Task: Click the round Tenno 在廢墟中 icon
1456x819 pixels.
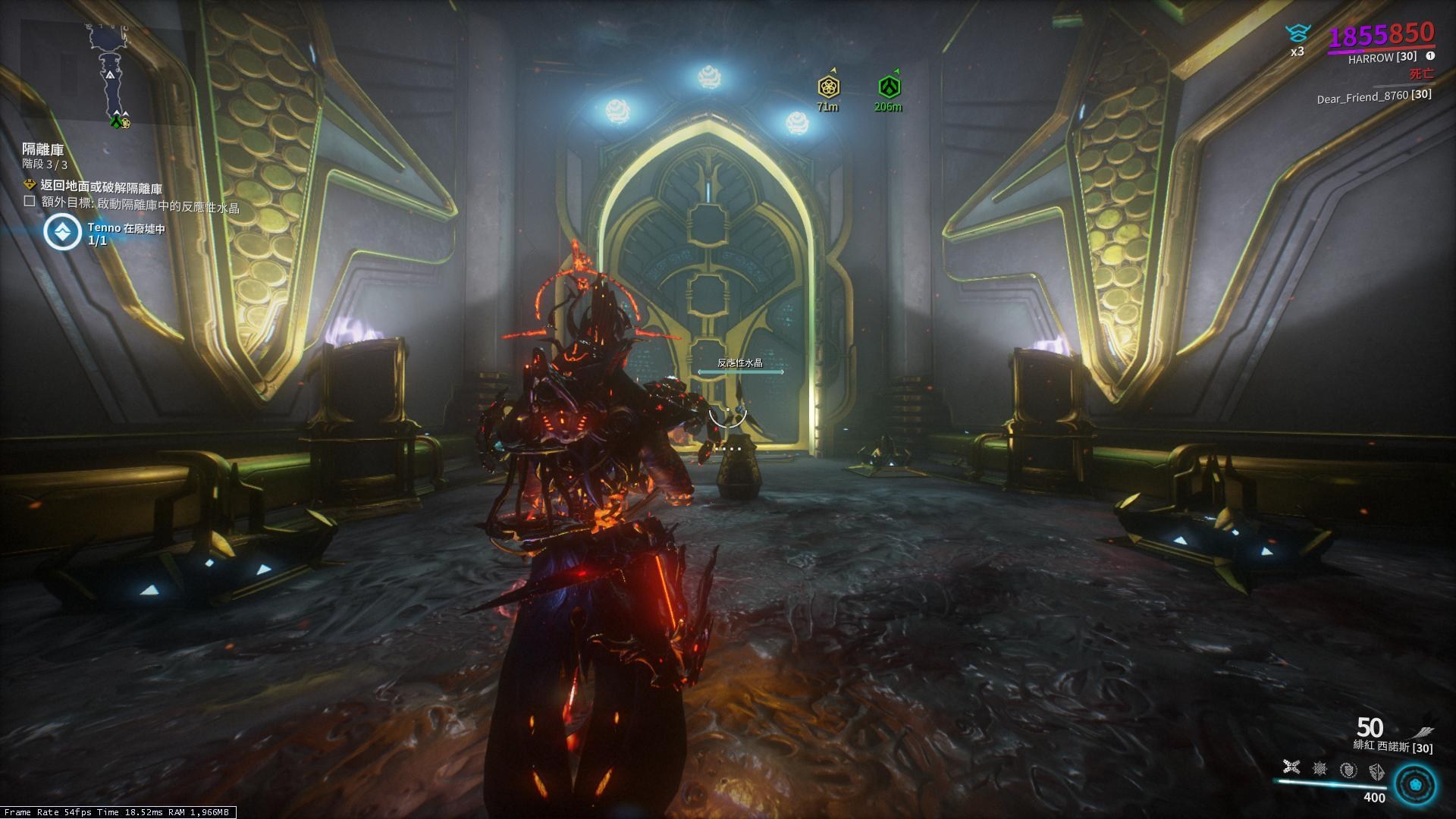Action: tap(62, 233)
